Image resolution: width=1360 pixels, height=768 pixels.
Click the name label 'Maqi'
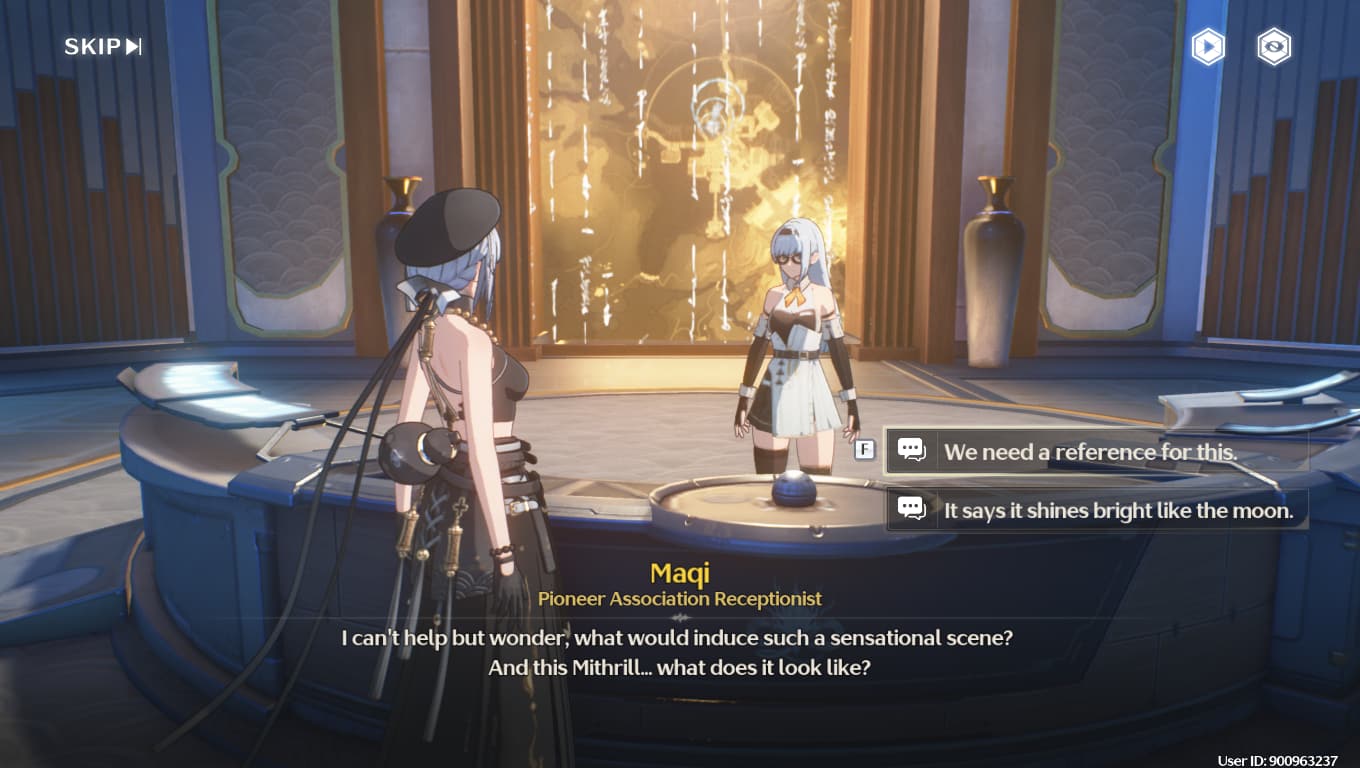coord(680,572)
